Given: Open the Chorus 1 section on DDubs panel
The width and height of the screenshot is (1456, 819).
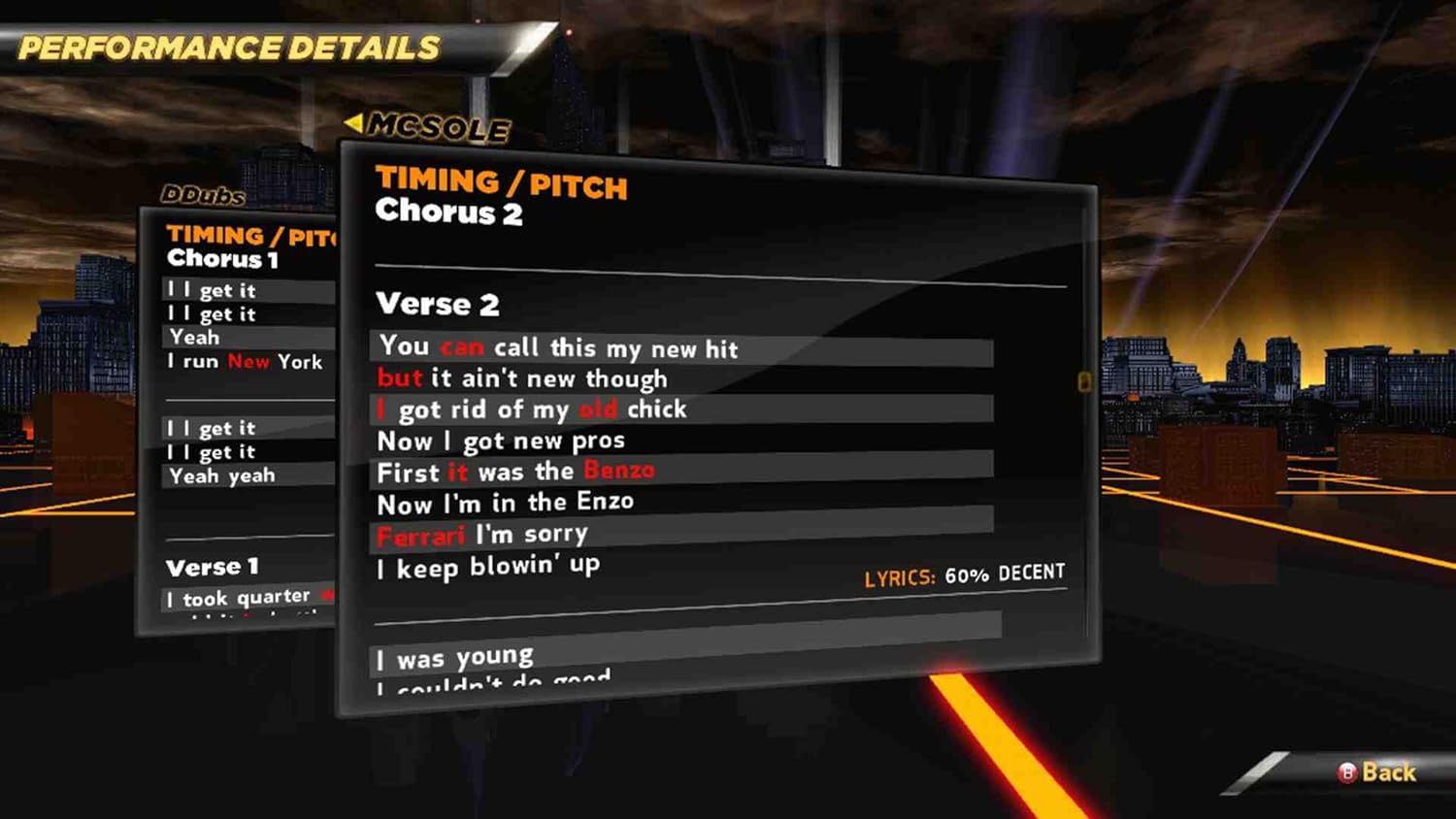Looking at the screenshot, I should pos(221,259).
